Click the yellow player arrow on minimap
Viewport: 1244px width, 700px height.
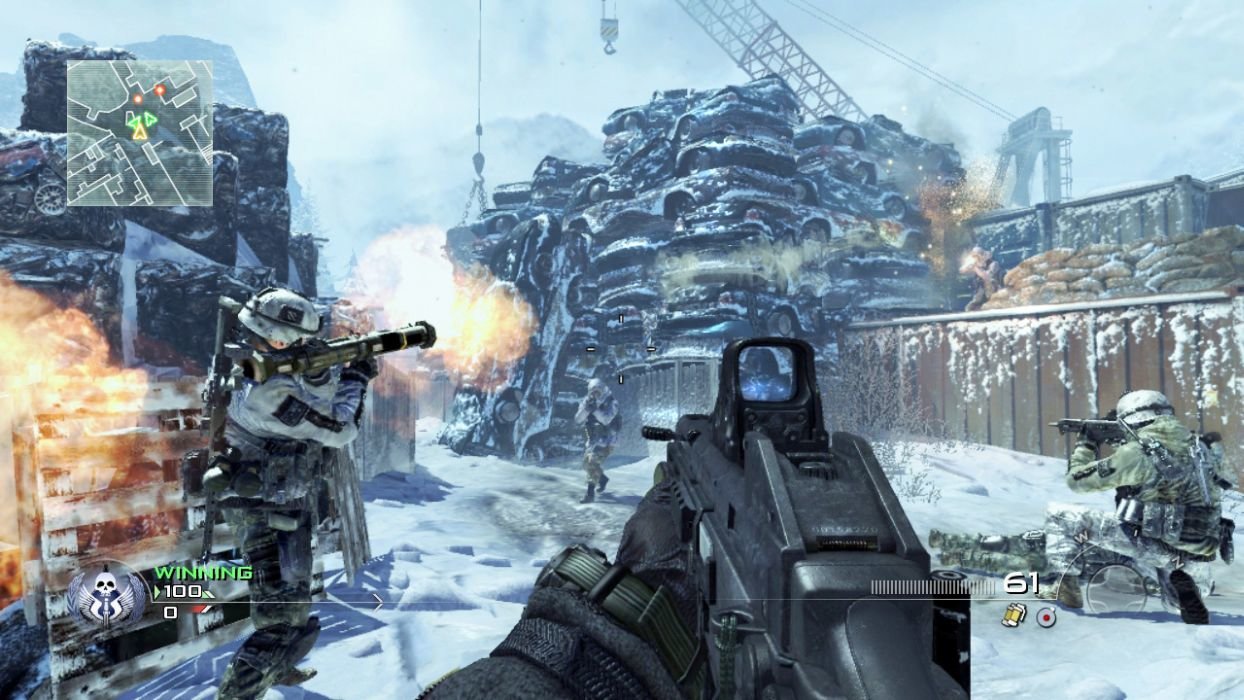pyautogui.click(x=140, y=130)
